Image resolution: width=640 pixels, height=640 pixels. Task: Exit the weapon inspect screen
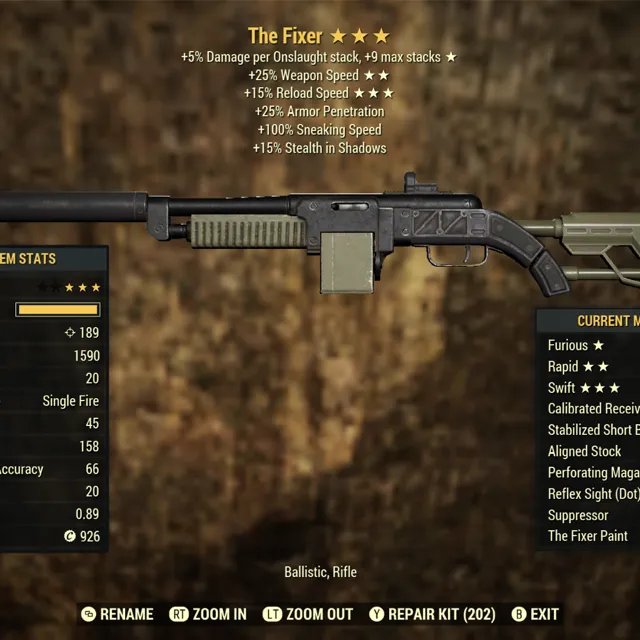(x=535, y=614)
